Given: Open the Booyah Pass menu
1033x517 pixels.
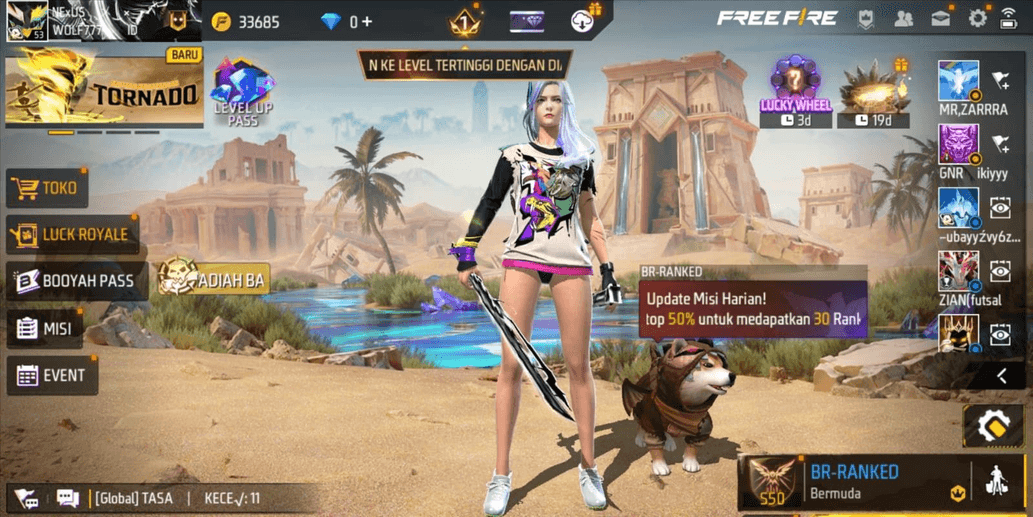Looking at the screenshot, I should [x=76, y=281].
